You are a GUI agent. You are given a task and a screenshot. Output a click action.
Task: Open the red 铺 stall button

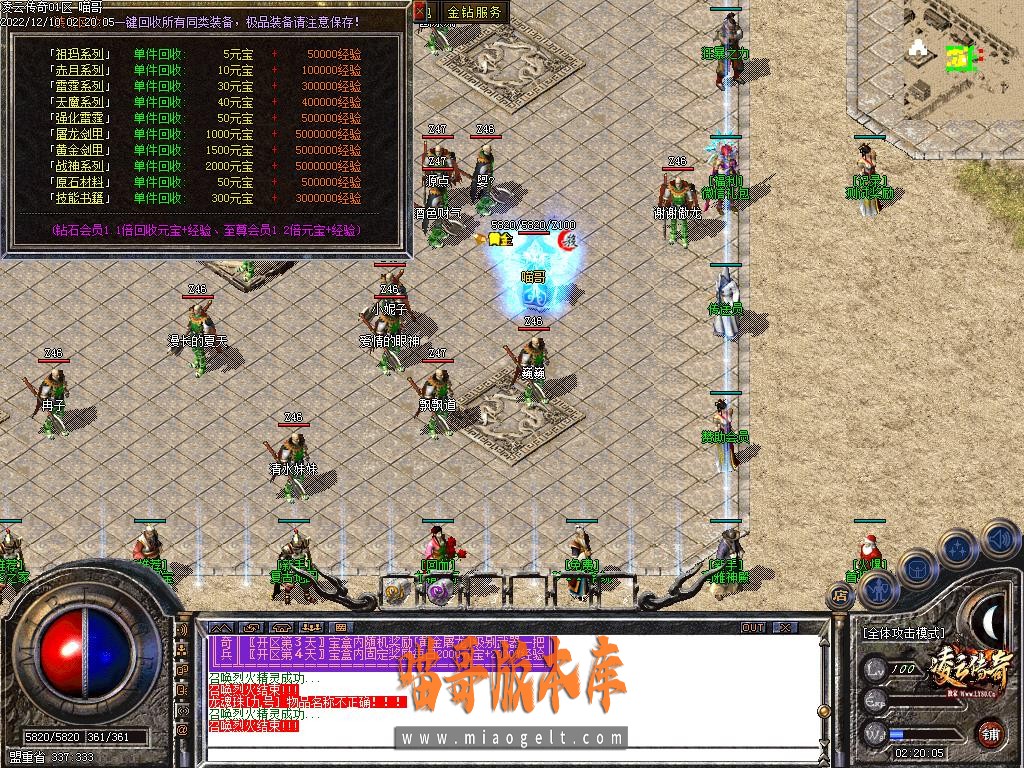pos(990,733)
